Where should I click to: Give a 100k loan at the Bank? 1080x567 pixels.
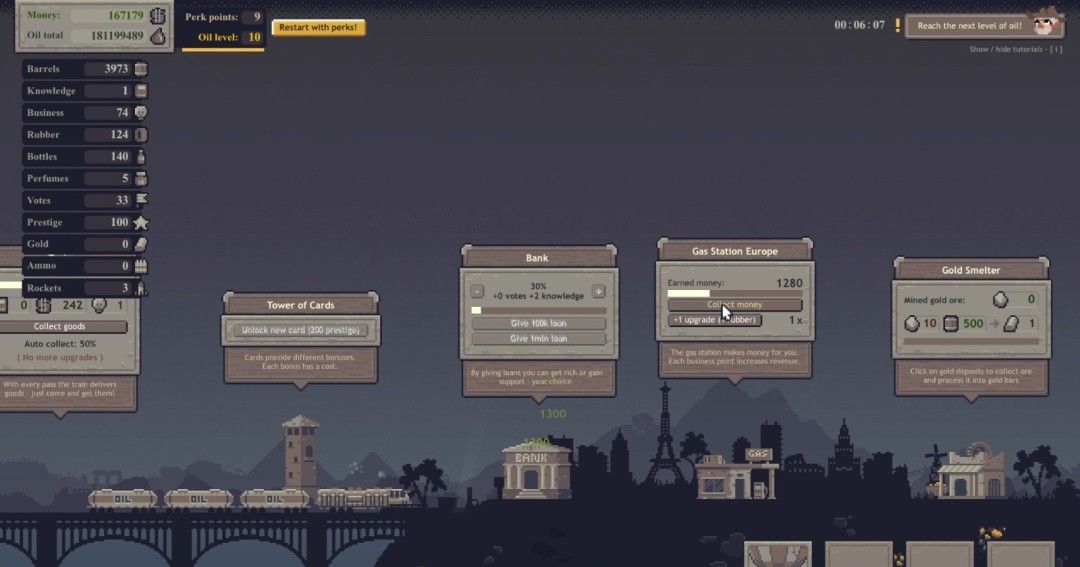[x=539, y=324]
